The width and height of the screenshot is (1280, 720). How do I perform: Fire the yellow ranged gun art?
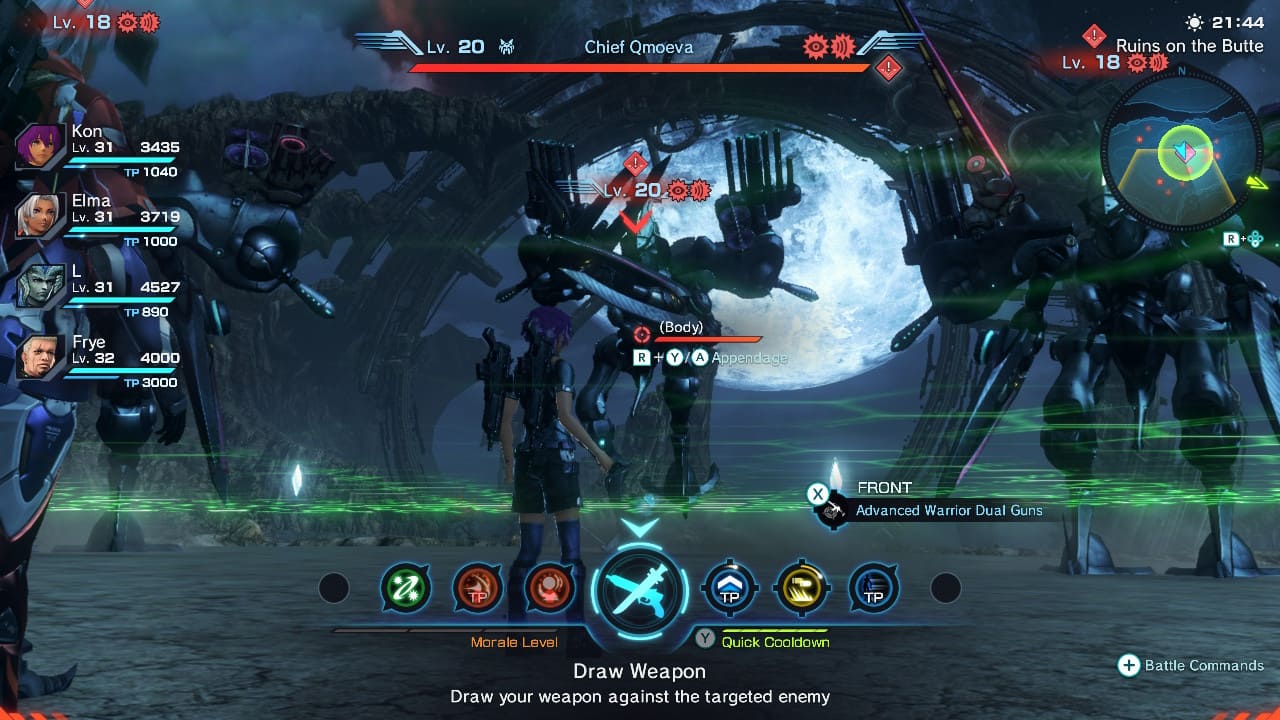[x=801, y=588]
